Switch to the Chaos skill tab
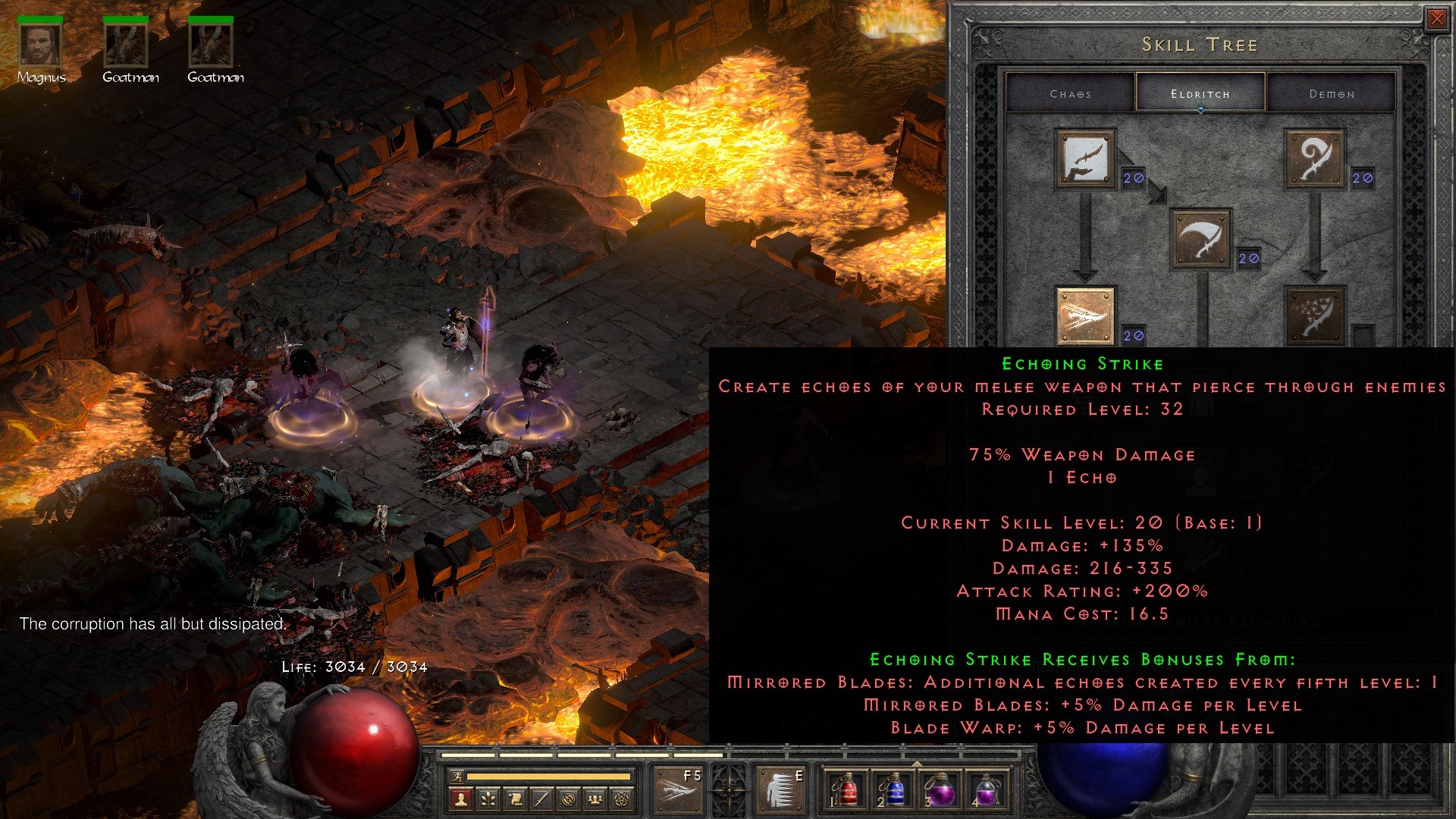Viewport: 1456px width, 819px height. tap(1070, 94)
